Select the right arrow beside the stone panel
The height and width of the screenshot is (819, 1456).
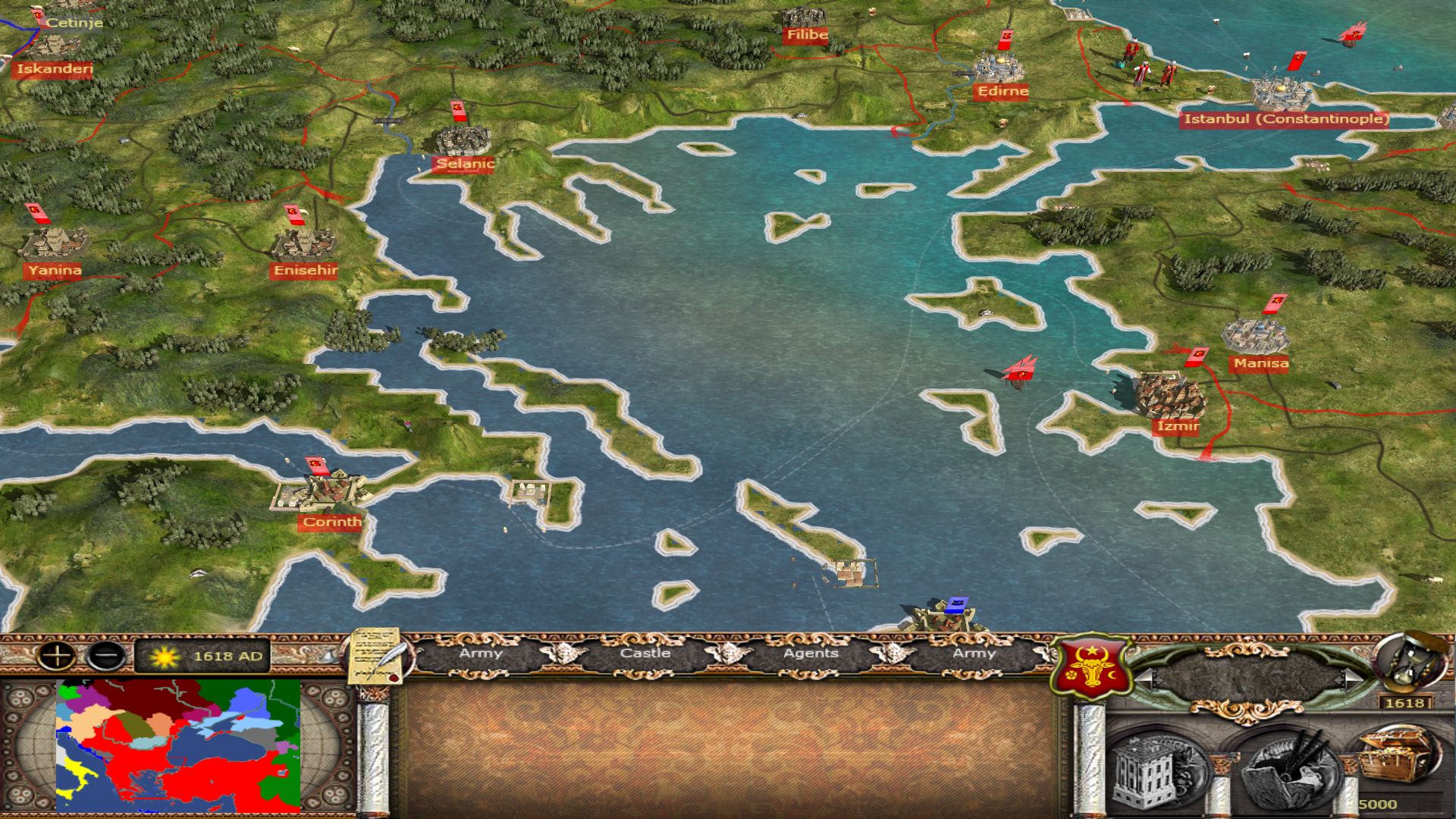point(1351,679)
